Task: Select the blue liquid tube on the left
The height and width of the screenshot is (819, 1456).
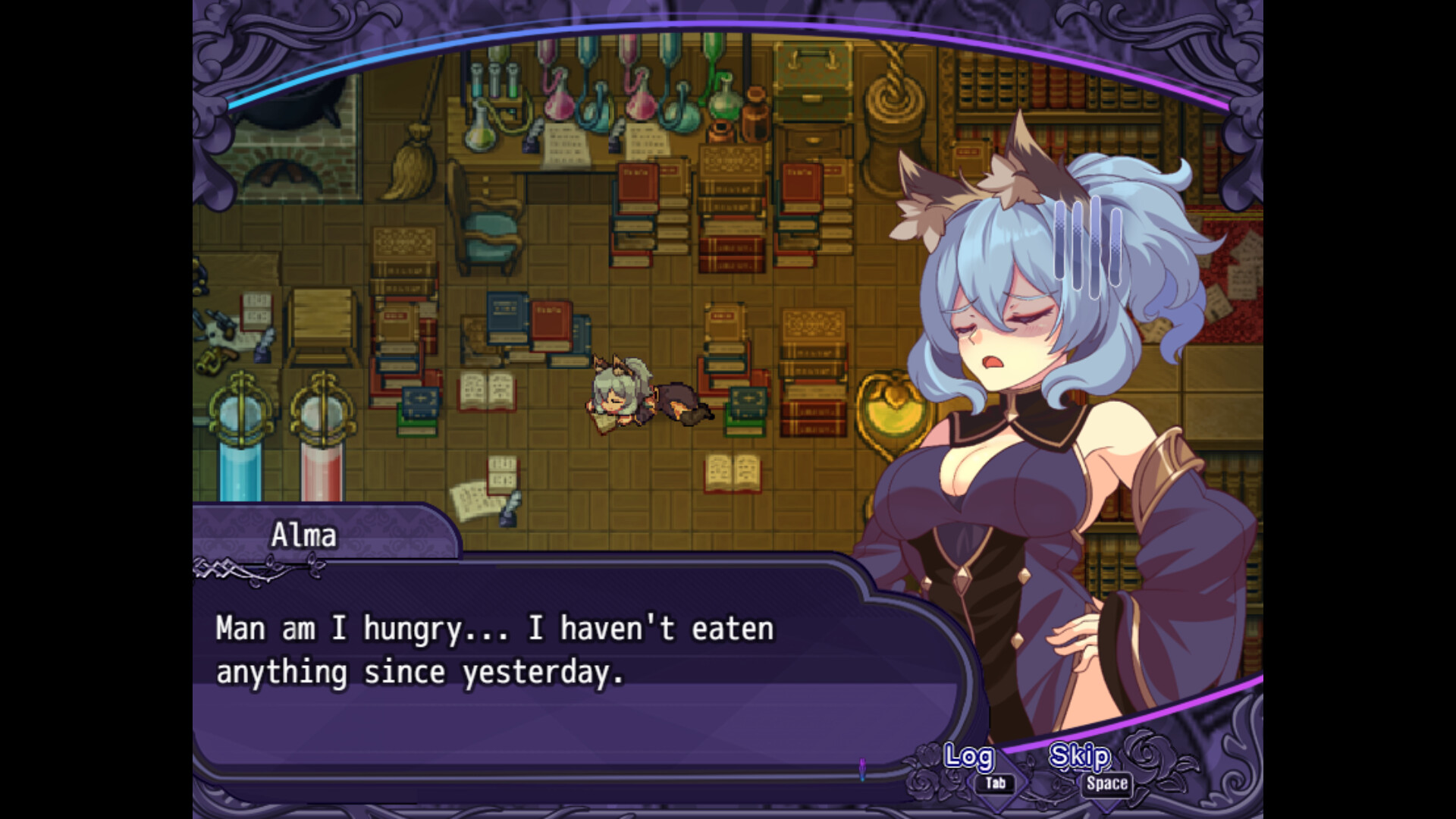Action: pos(240,455)
